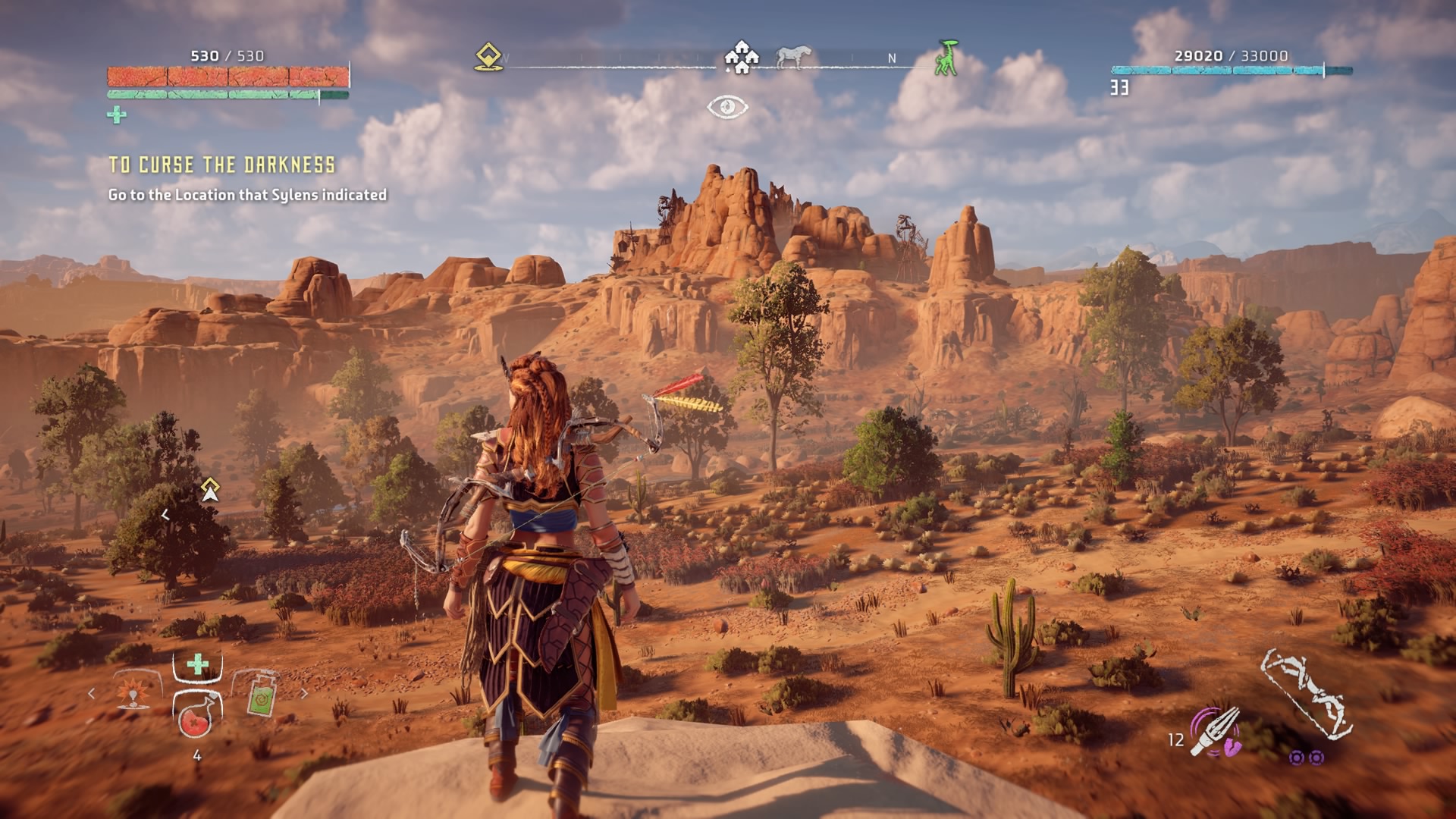Viewport: 1456px width, 819px height.
Task: Choose the green potion bottle slot
Action: (261, 692)
